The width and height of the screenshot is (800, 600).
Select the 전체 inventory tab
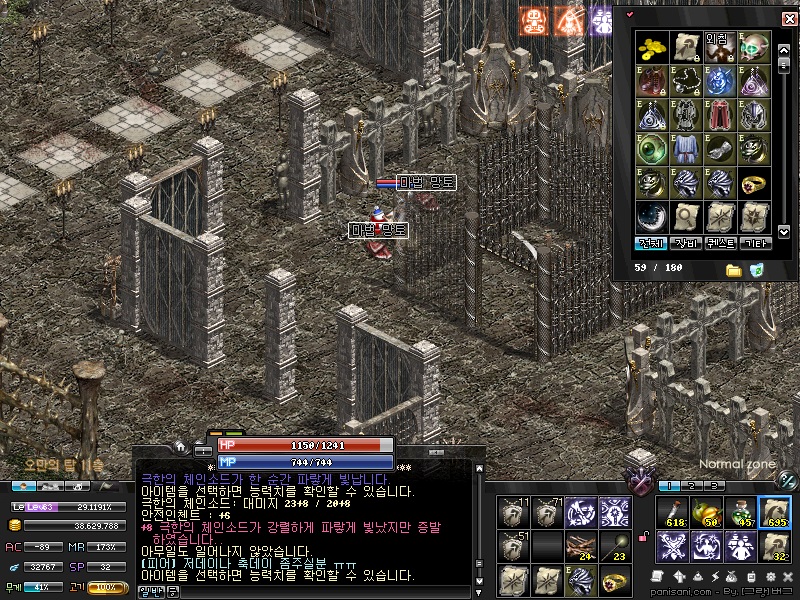[x=652, y=242]
